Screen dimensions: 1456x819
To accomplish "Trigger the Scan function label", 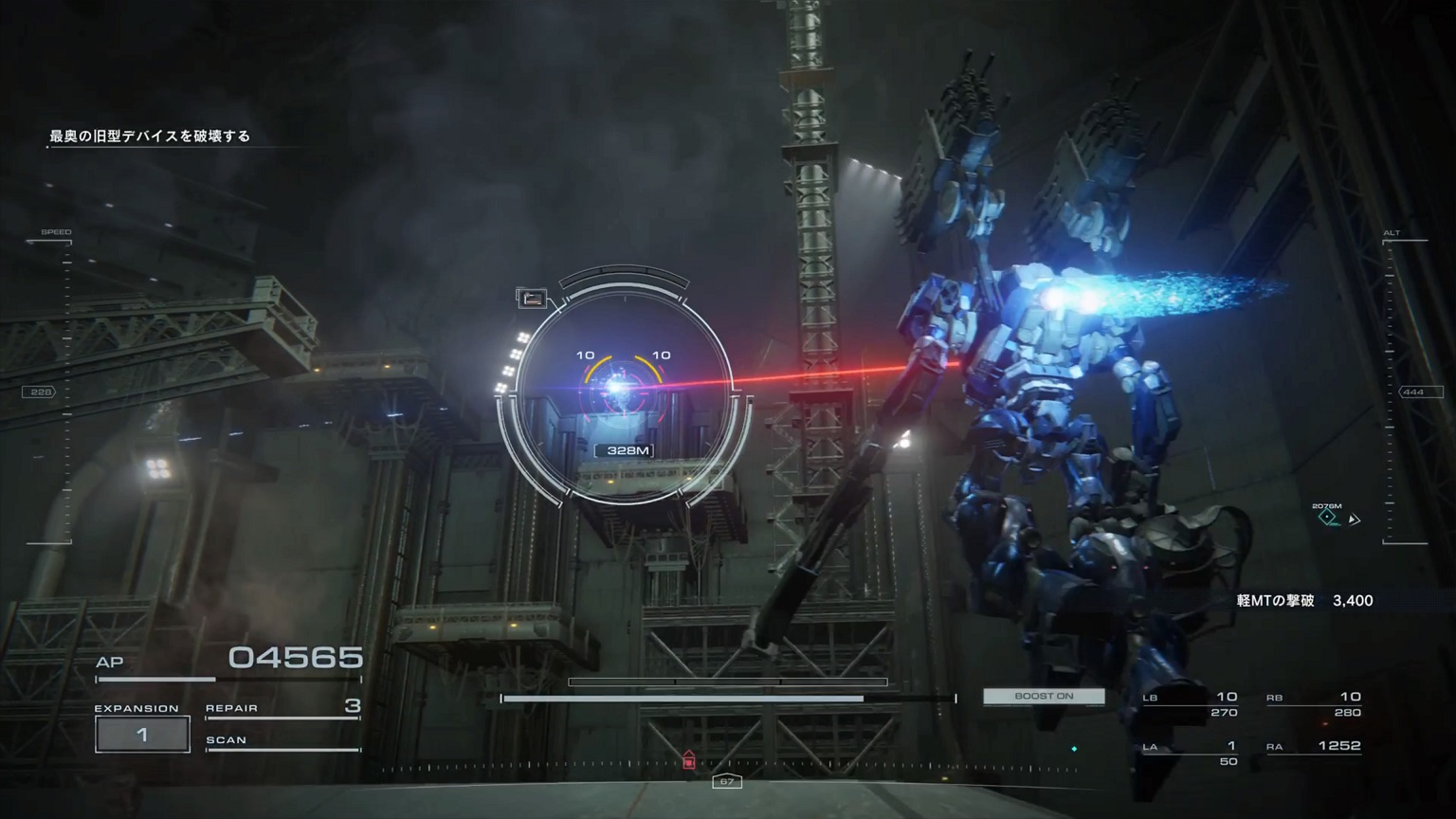I will coord(227,740).
